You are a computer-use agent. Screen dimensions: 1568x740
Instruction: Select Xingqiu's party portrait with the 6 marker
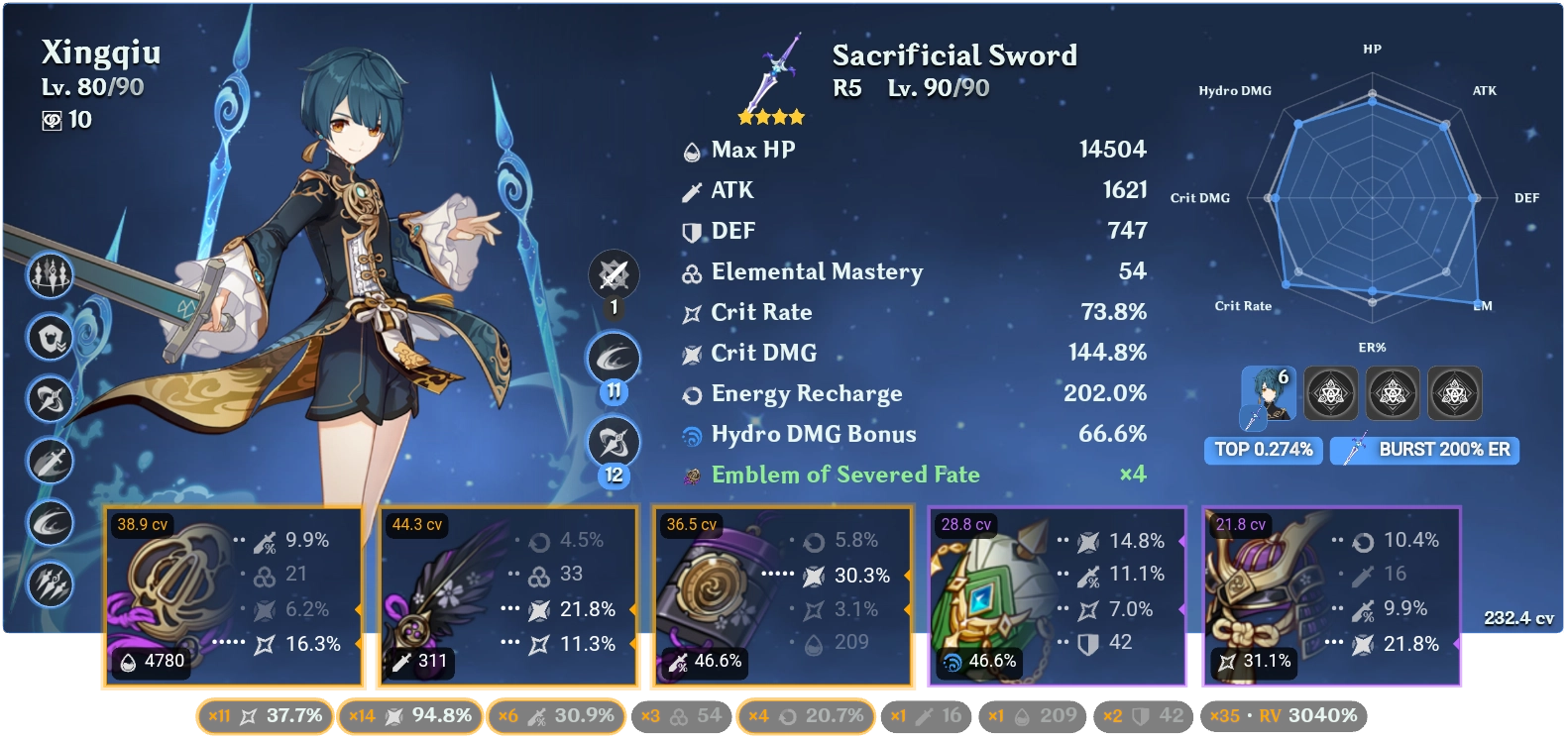pyautogui.click(x=1271, y=393)
